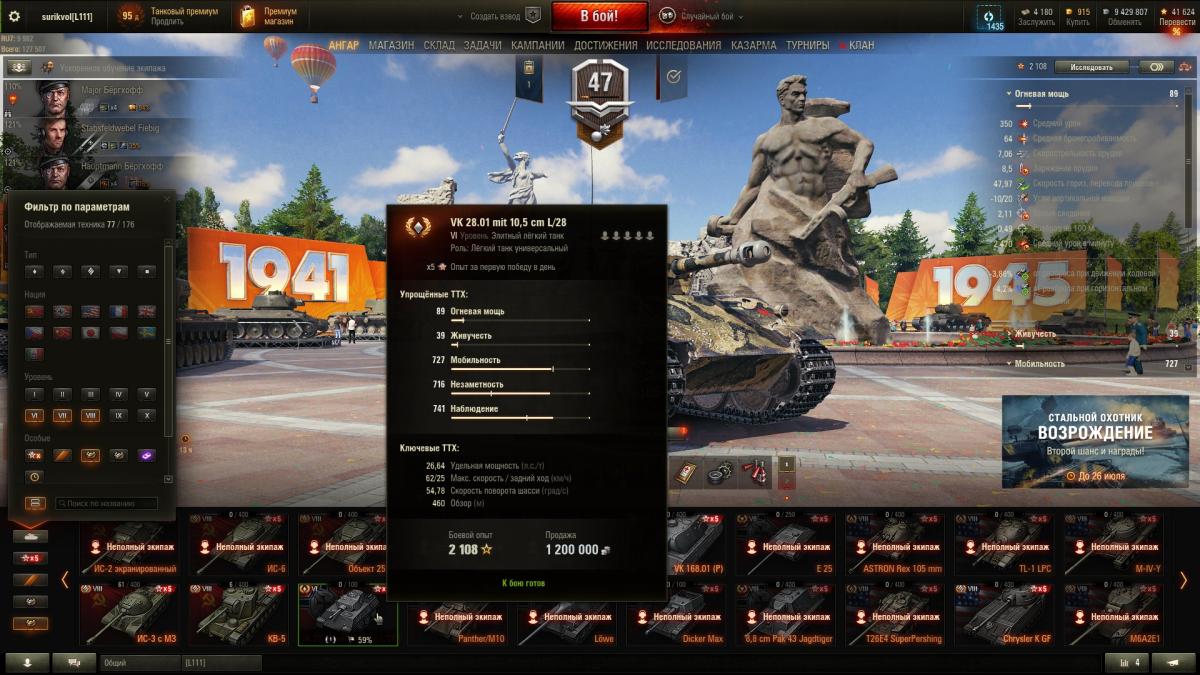Open the ИССЛЕДОВАНИЯ tab

pyautogui.click(x=683, y=45)
